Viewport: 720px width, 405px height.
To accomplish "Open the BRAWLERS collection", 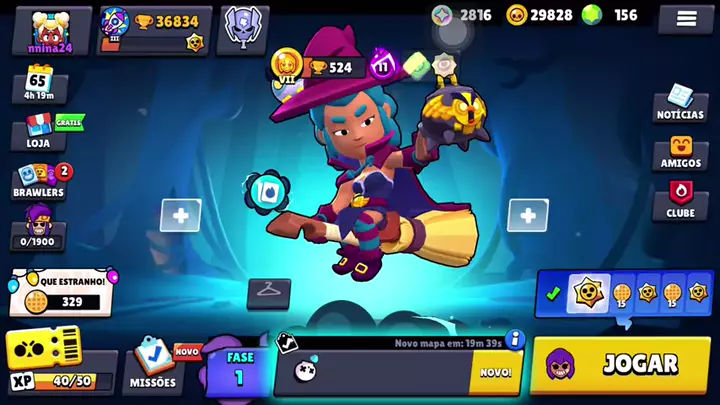I will point(38,179).
